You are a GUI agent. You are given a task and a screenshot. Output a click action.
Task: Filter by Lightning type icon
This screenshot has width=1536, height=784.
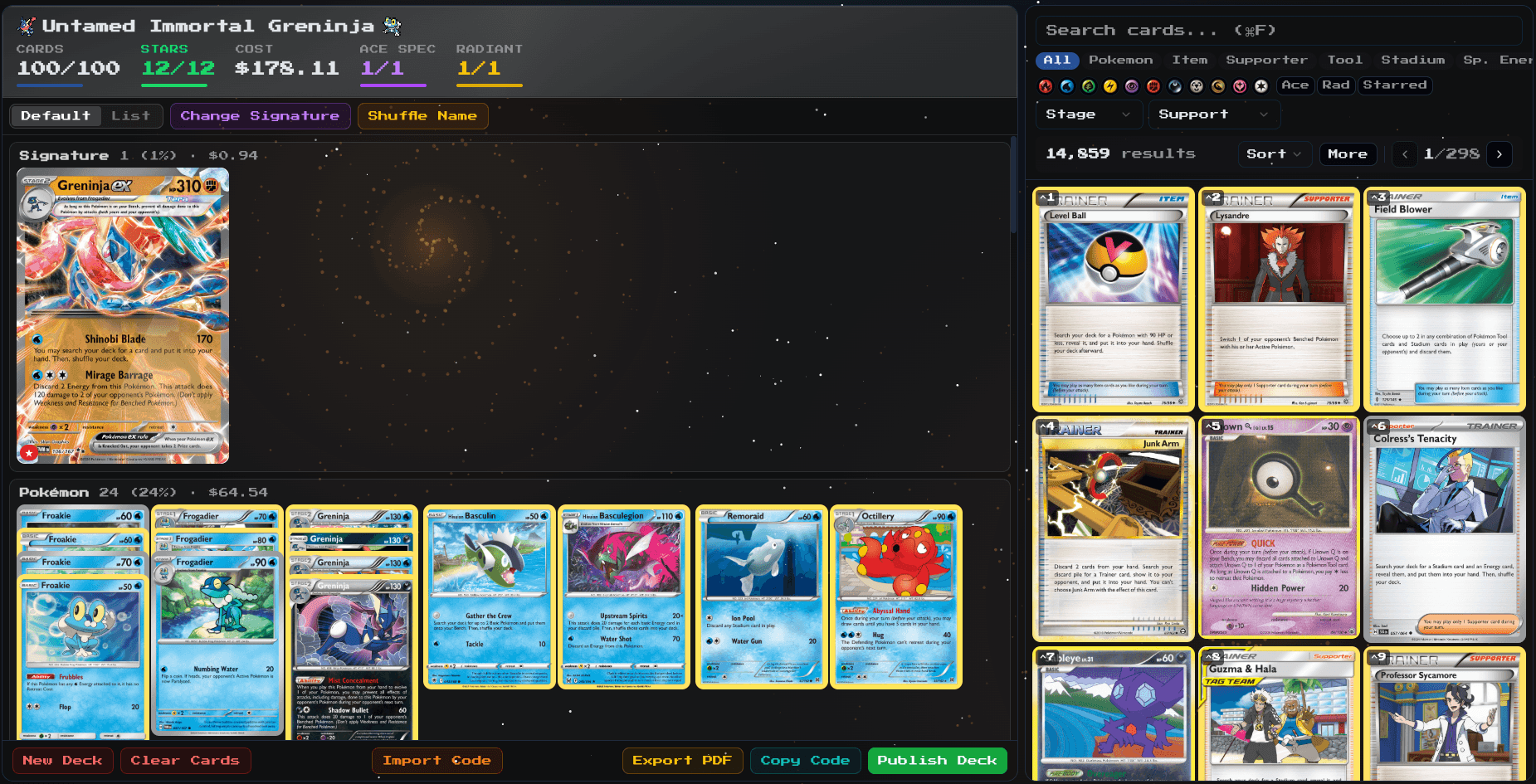coord(1109,85)
